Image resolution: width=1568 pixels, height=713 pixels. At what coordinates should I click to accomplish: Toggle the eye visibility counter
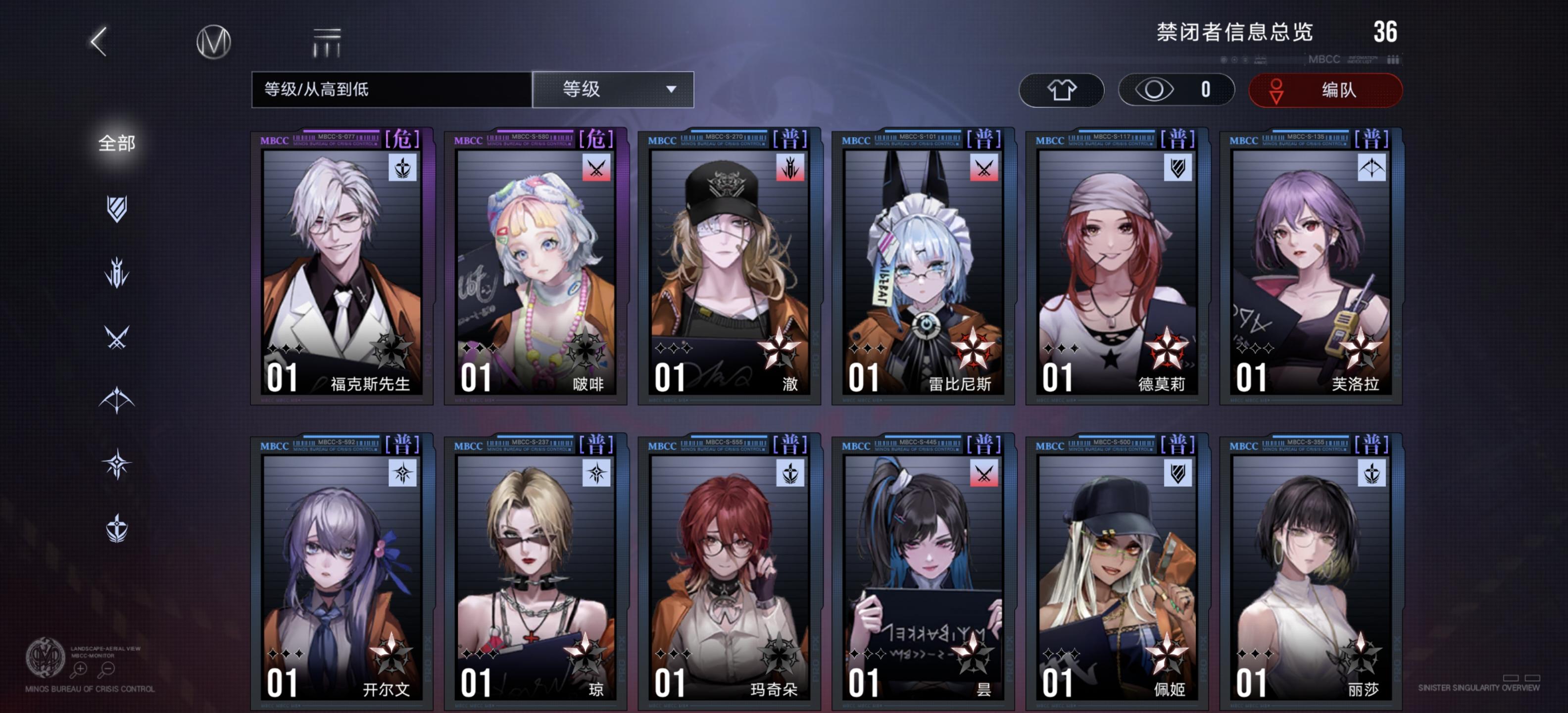(x=1176, y=90)
